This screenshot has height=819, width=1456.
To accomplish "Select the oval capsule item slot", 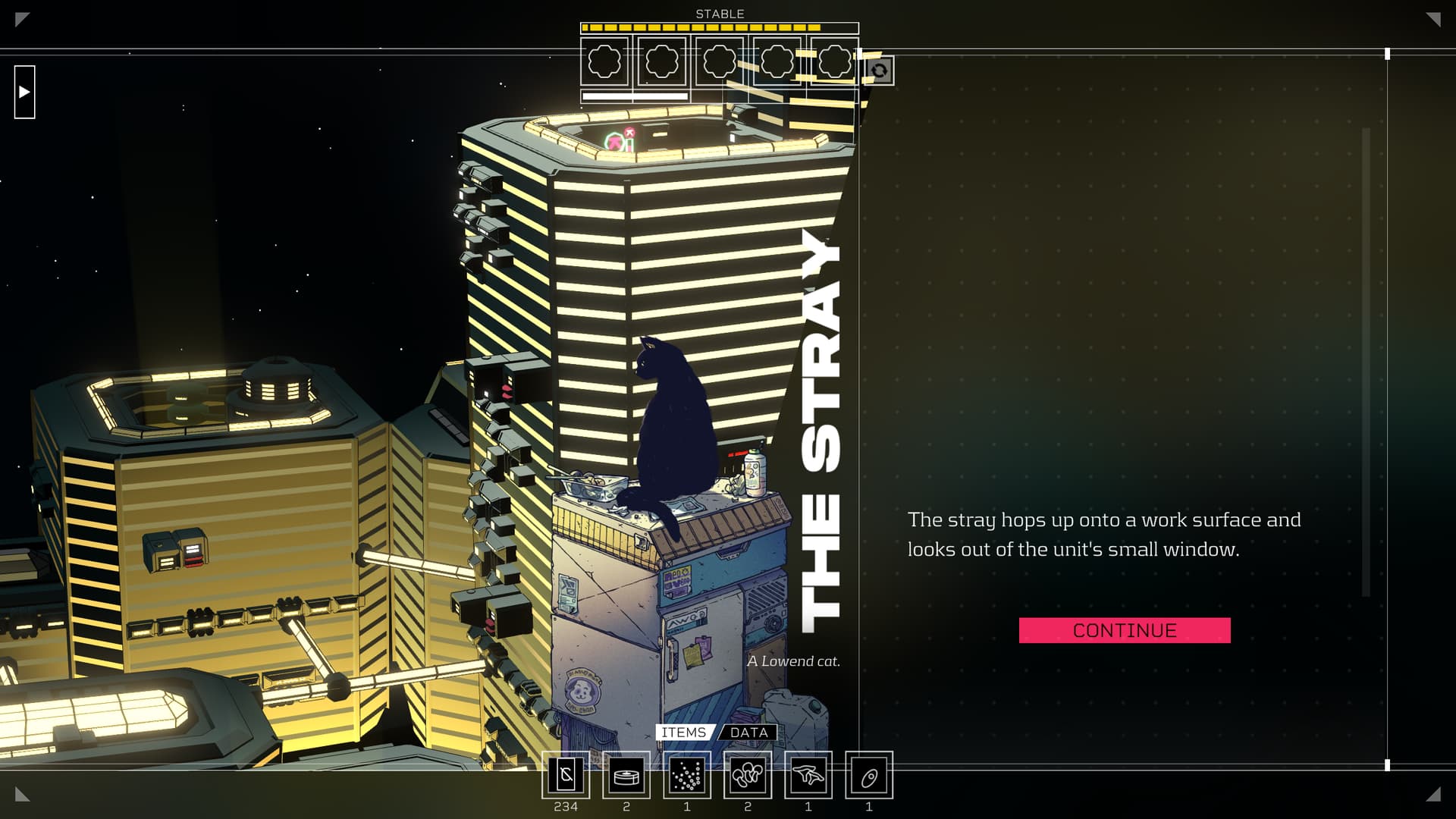I will click(869, 775).
